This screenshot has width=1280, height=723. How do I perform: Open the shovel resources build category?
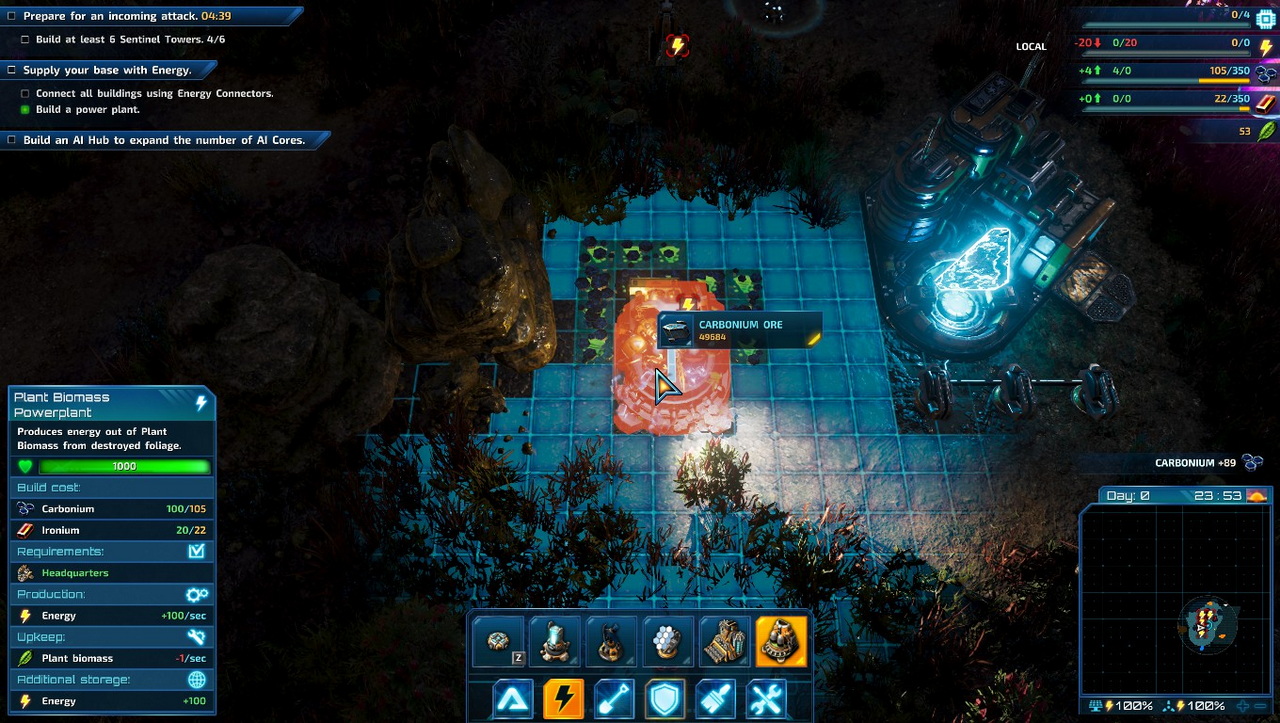point(614,698)
